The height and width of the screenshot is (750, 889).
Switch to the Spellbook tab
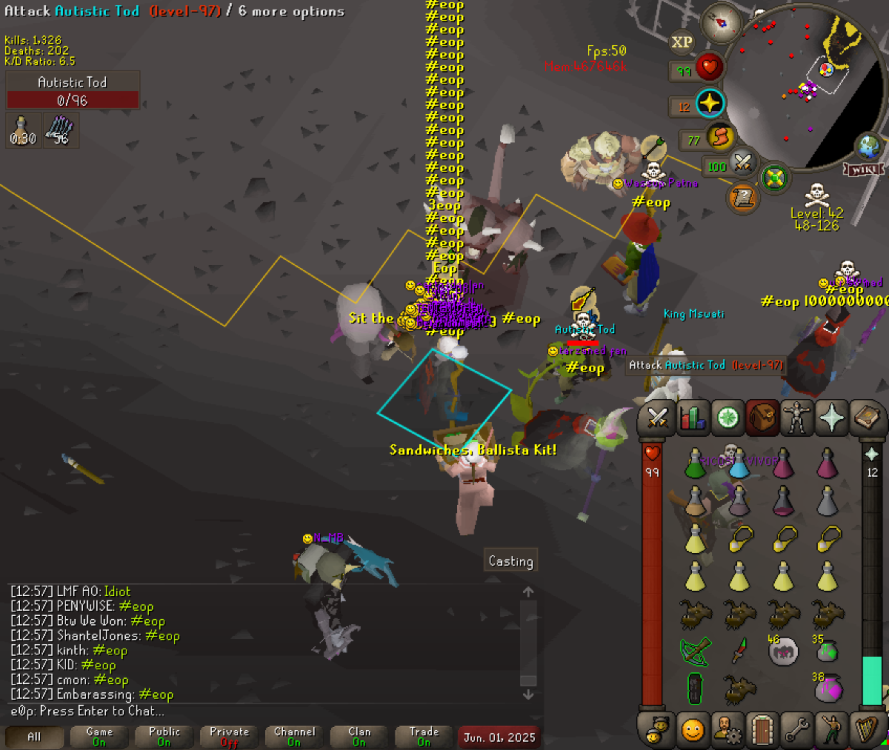coord(866,418)
